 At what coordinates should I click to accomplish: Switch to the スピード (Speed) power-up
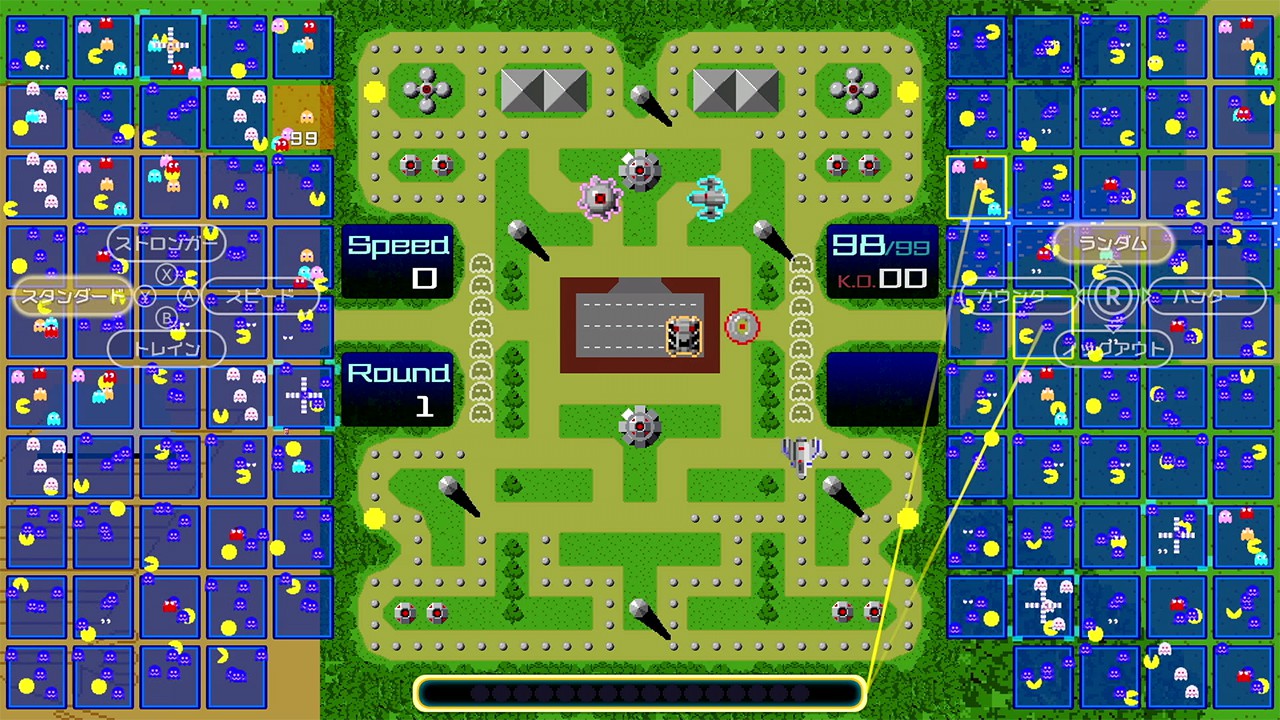tap(260, 296)
